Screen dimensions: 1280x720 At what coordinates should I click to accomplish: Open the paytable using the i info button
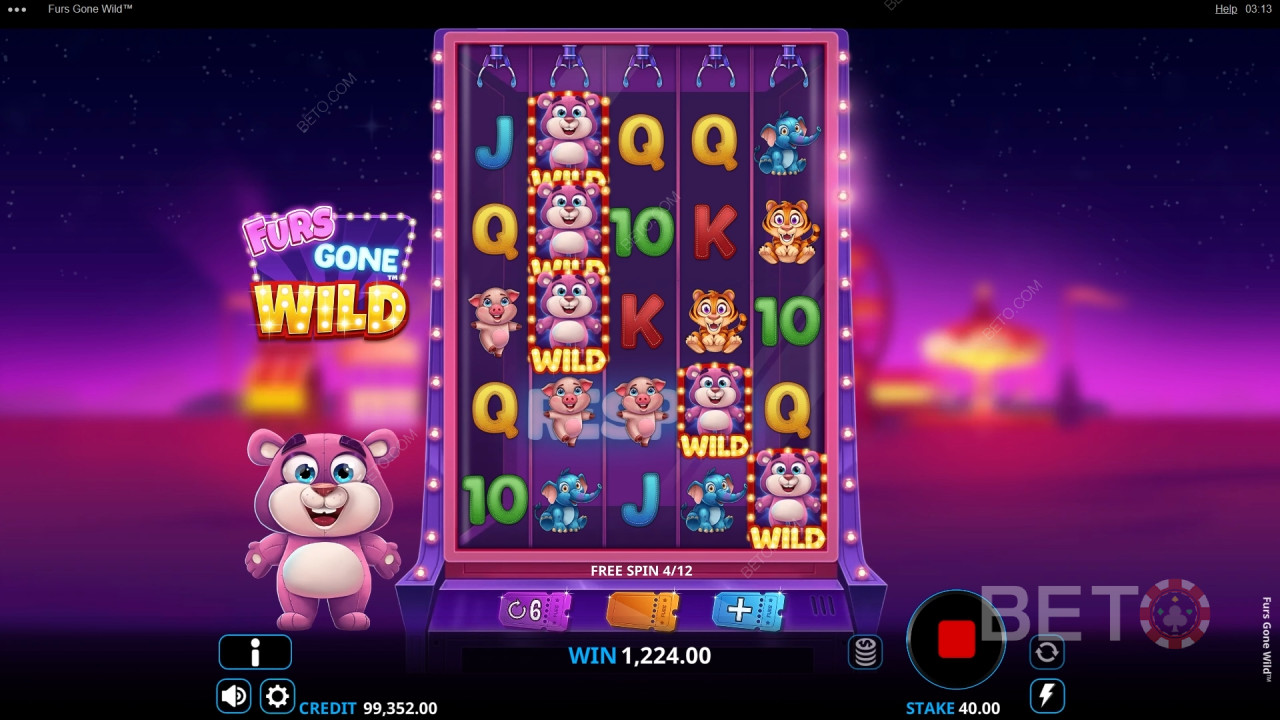click(254, 651)
